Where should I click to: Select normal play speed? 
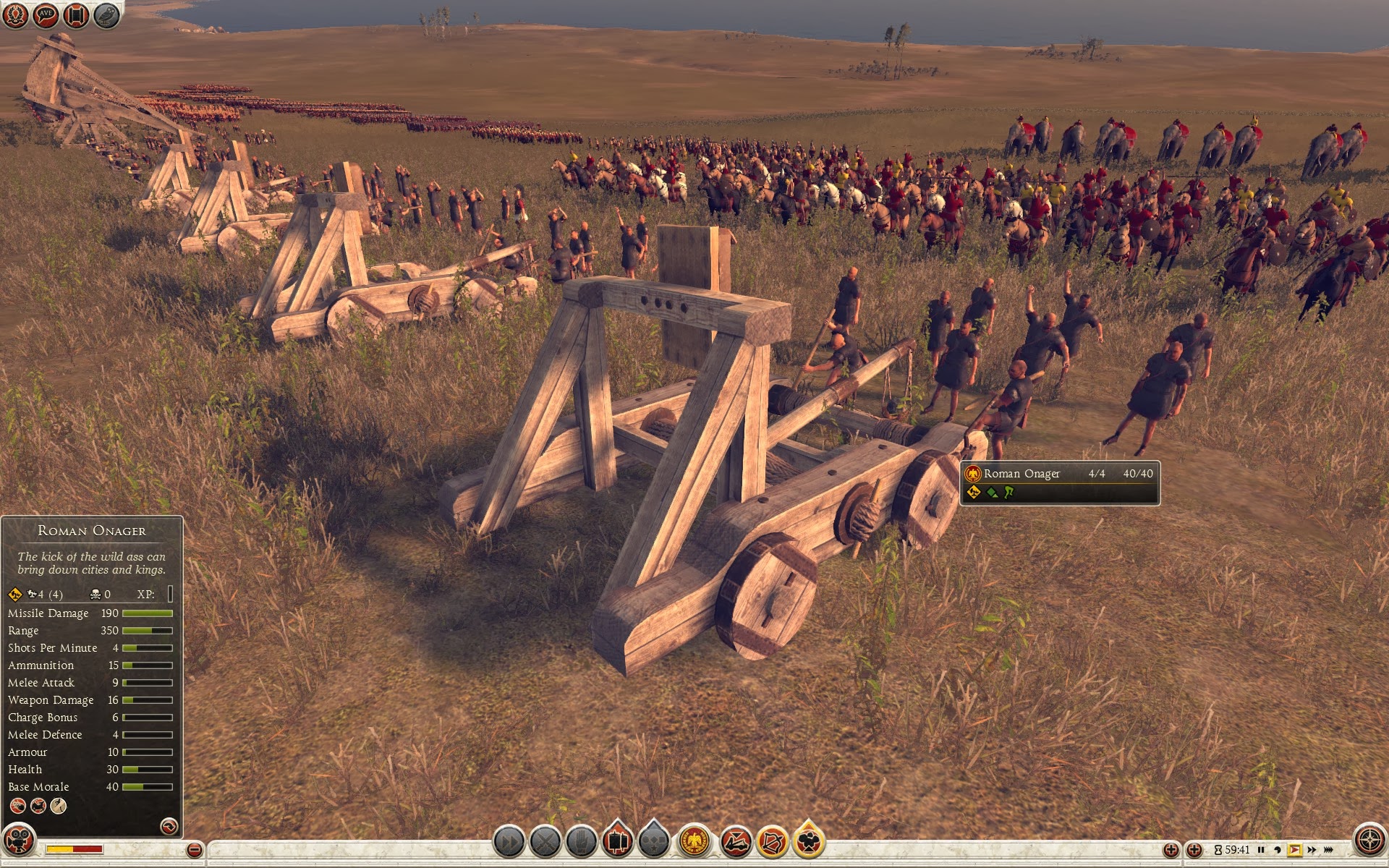(x=1294, y=850)
